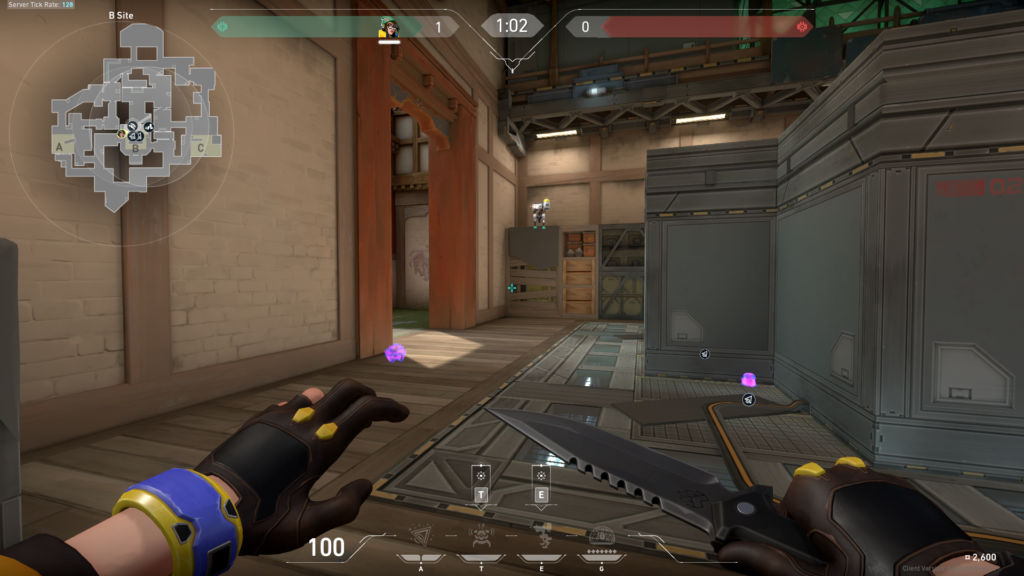The height and width of the screenshot is (576, 1024).
Task: Select the C site marker on minimap
Action: point(200,148)
